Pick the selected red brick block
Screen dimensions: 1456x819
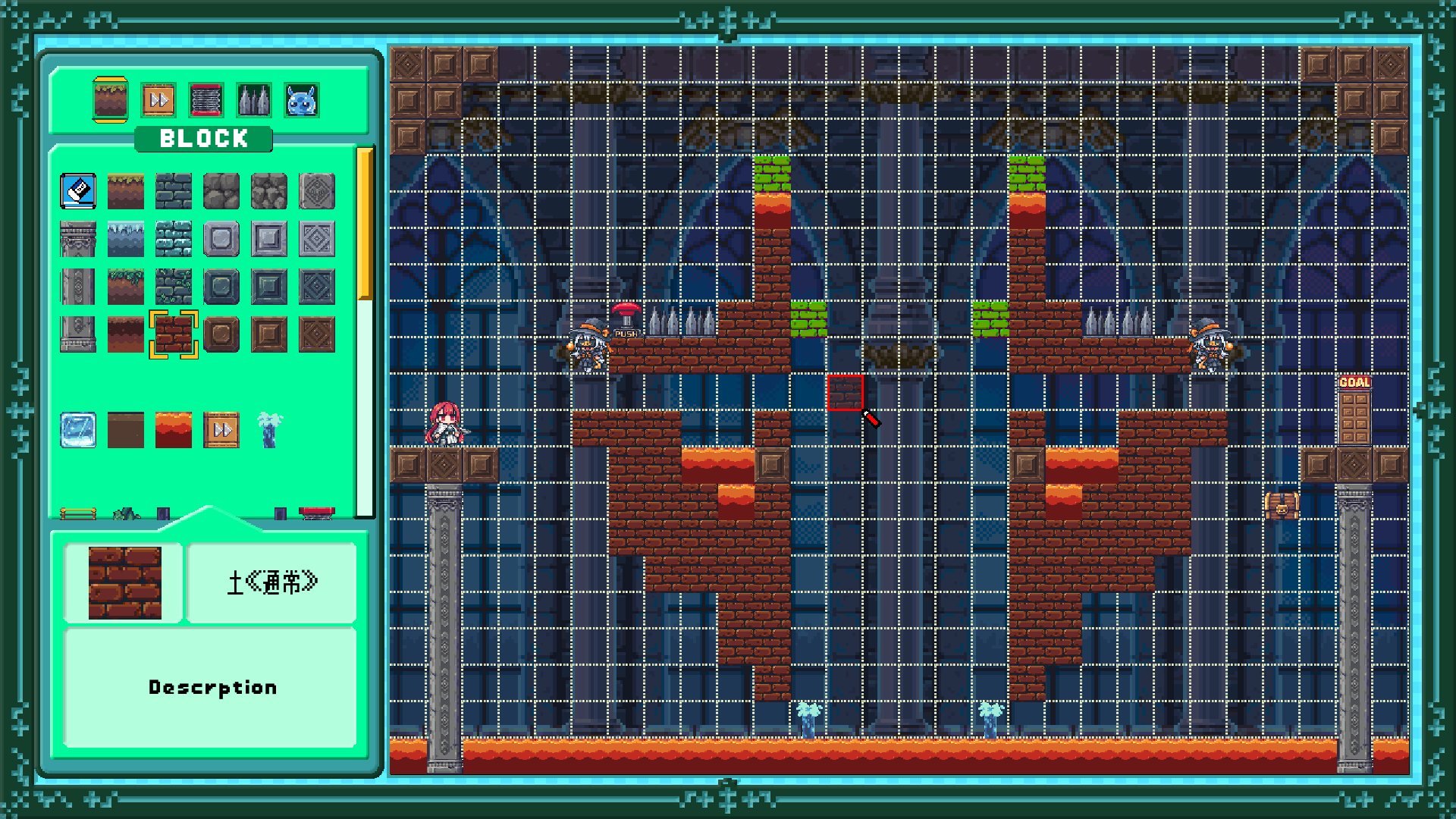174,334
